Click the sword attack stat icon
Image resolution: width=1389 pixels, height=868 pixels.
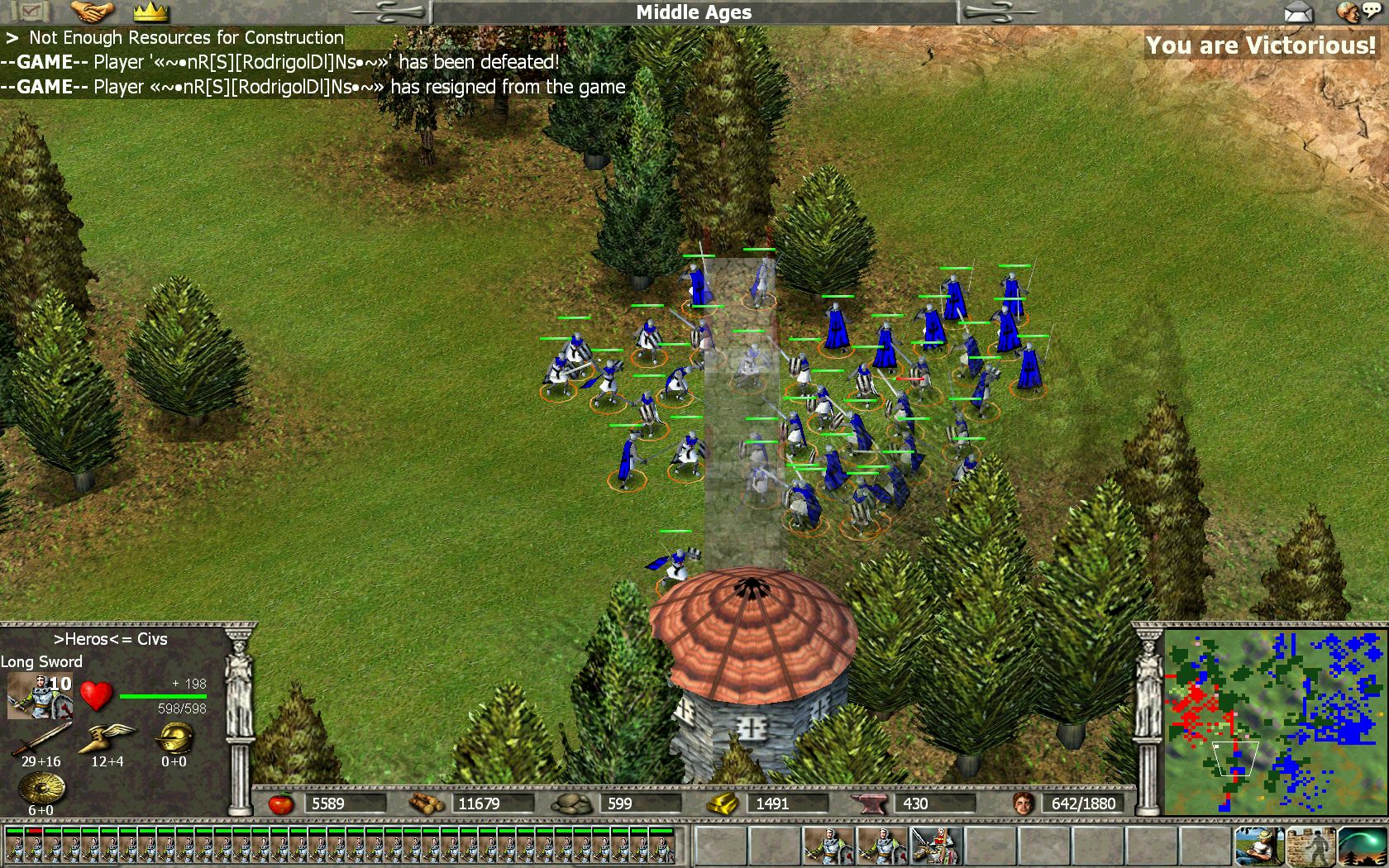point(41,737)
